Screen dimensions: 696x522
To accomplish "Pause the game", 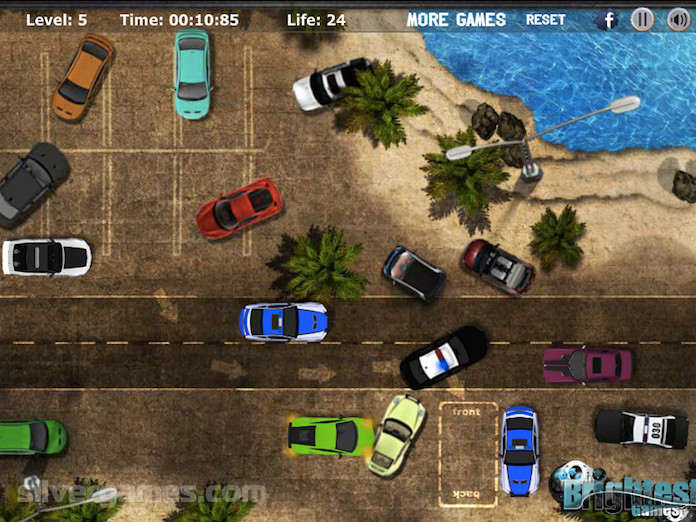I will pos(643,19).
